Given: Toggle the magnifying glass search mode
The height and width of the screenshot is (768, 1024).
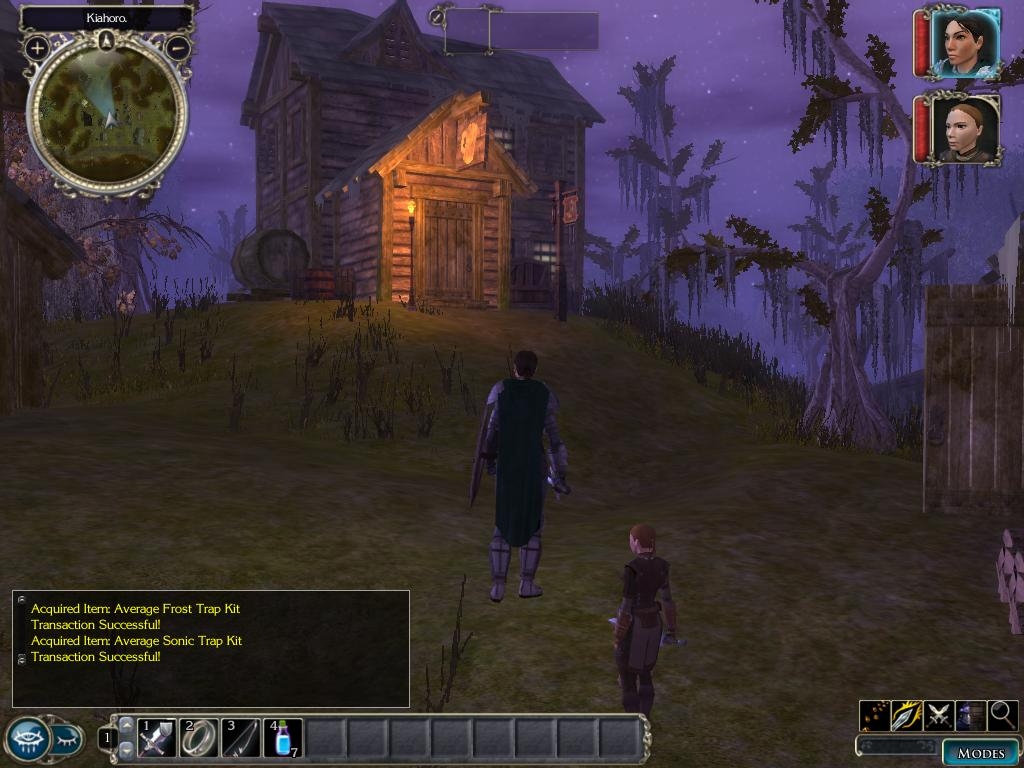Looking at the screenshot, I should pyautogui.click(x=1002, y=715).
